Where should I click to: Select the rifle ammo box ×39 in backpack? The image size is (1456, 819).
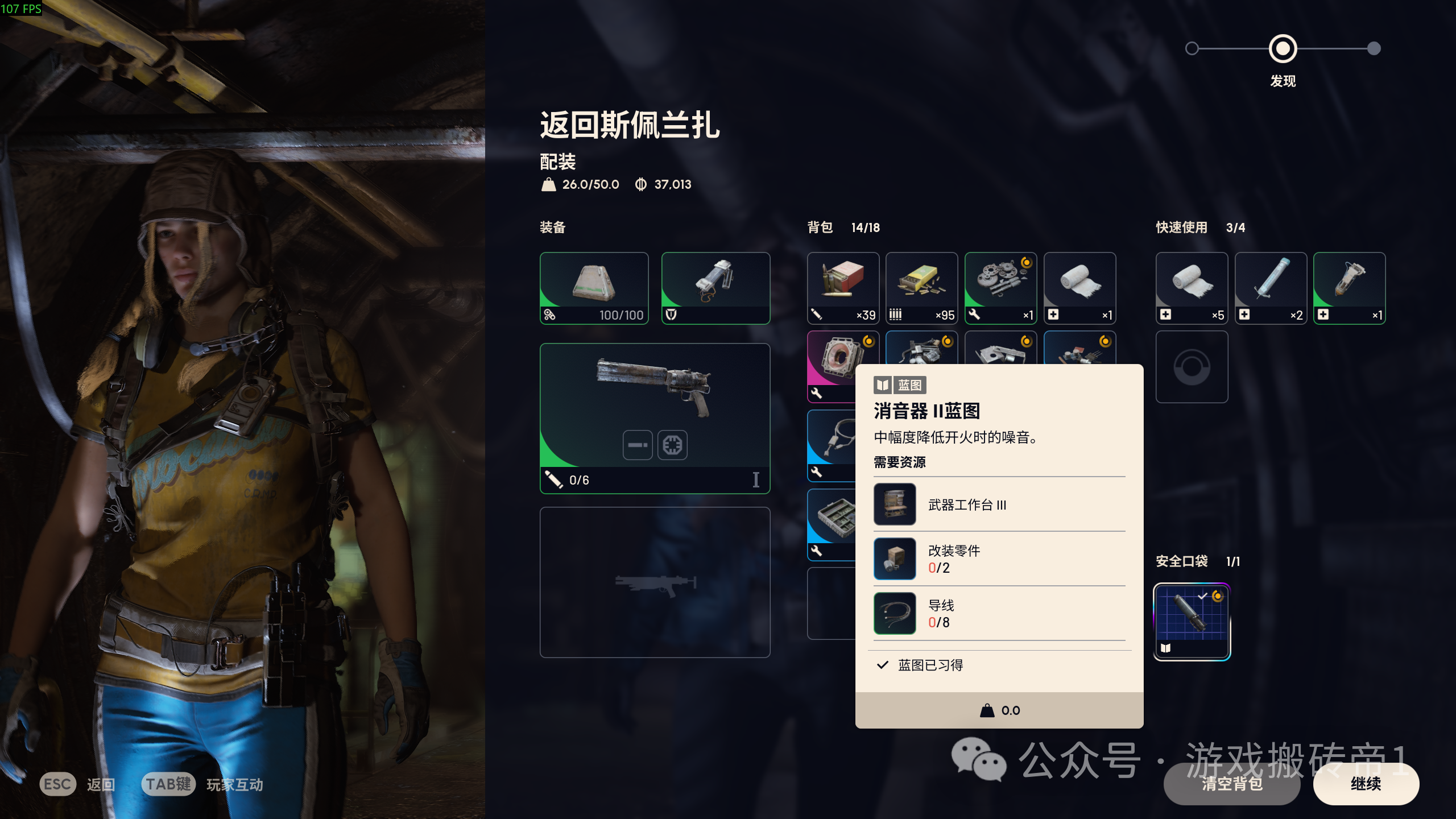(x=843, y=288)
